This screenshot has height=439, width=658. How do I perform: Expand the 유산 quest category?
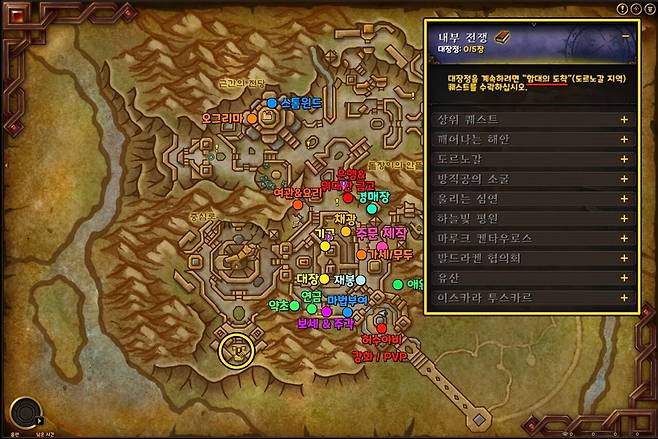pos(623,277)
